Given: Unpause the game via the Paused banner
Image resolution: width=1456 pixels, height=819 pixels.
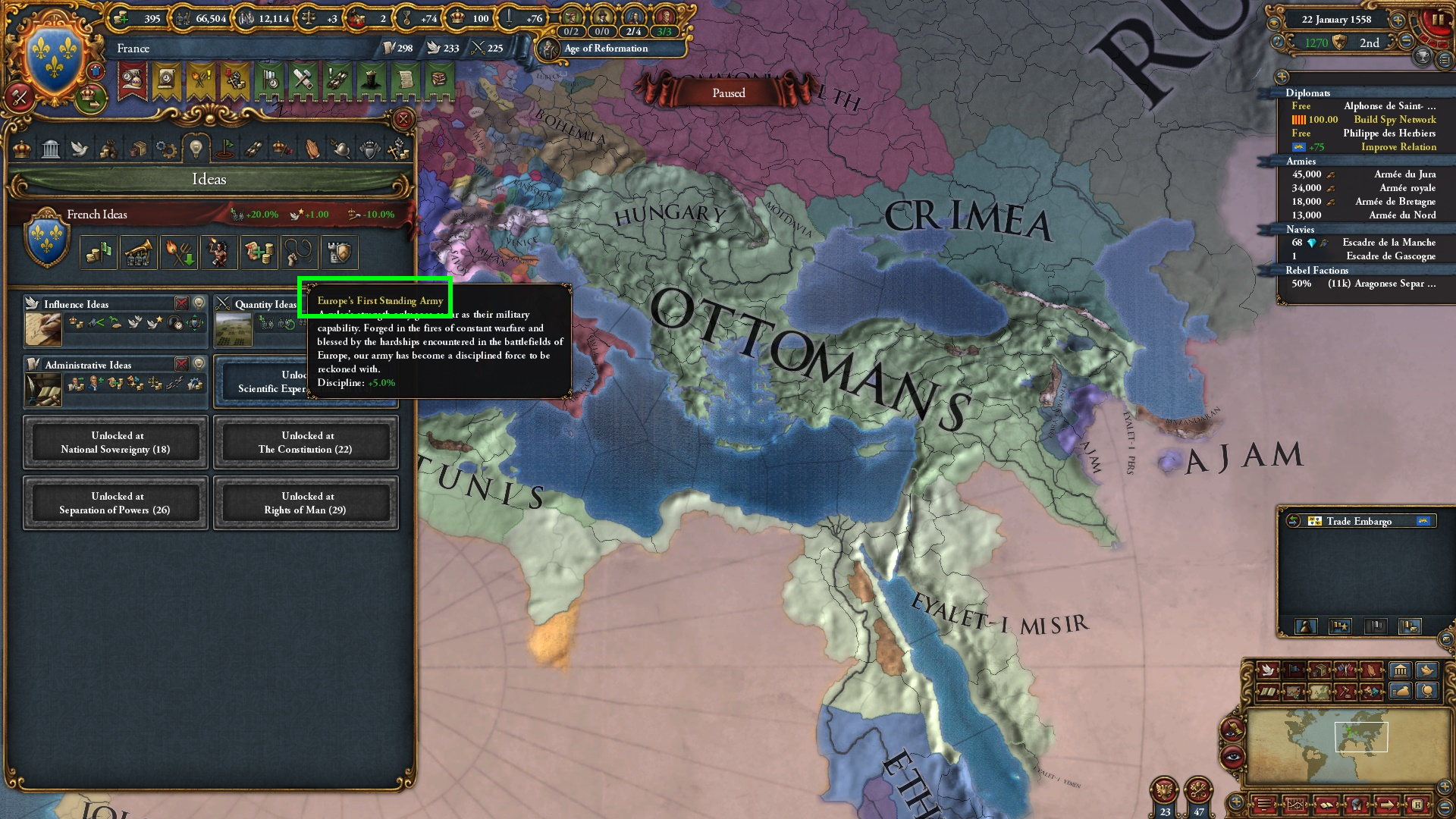Looking at the screenshot, I should point(730,93).
